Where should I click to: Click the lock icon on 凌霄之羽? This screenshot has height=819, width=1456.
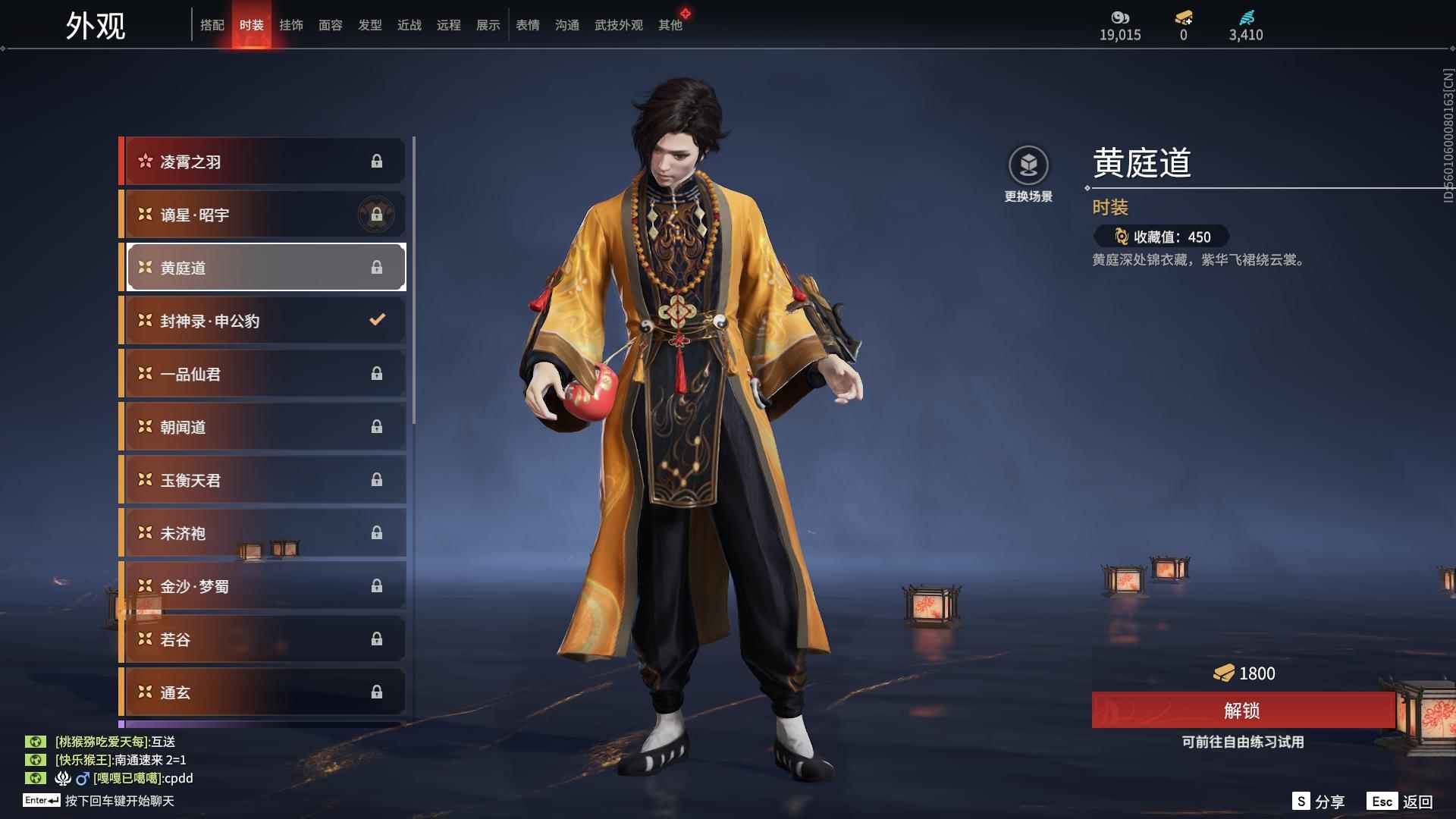378,161
